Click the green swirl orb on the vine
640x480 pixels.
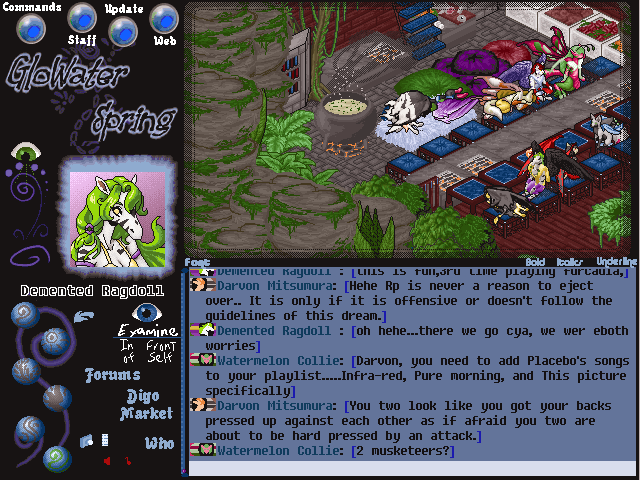click(x=60, y=458)
